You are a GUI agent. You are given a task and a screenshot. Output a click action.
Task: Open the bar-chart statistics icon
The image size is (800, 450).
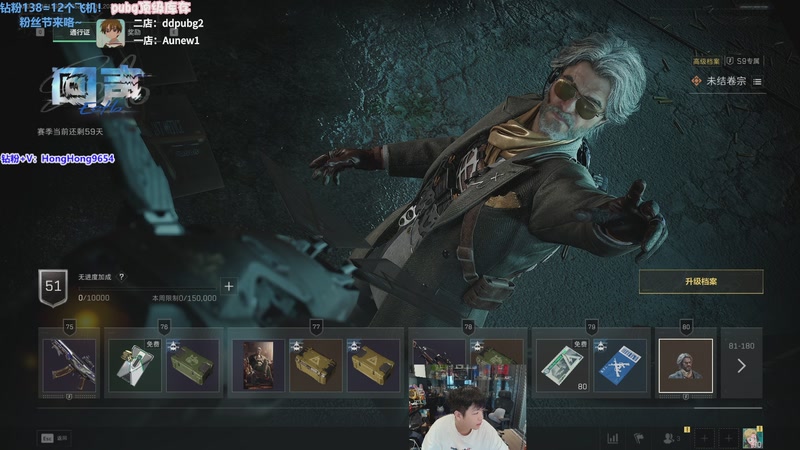(612, 438)
